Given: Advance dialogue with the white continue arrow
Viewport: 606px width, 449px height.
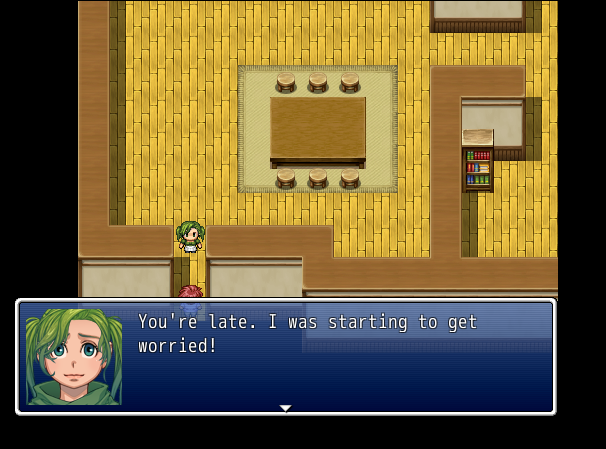Looking at the screenshot, I should (x=285, y=407).
